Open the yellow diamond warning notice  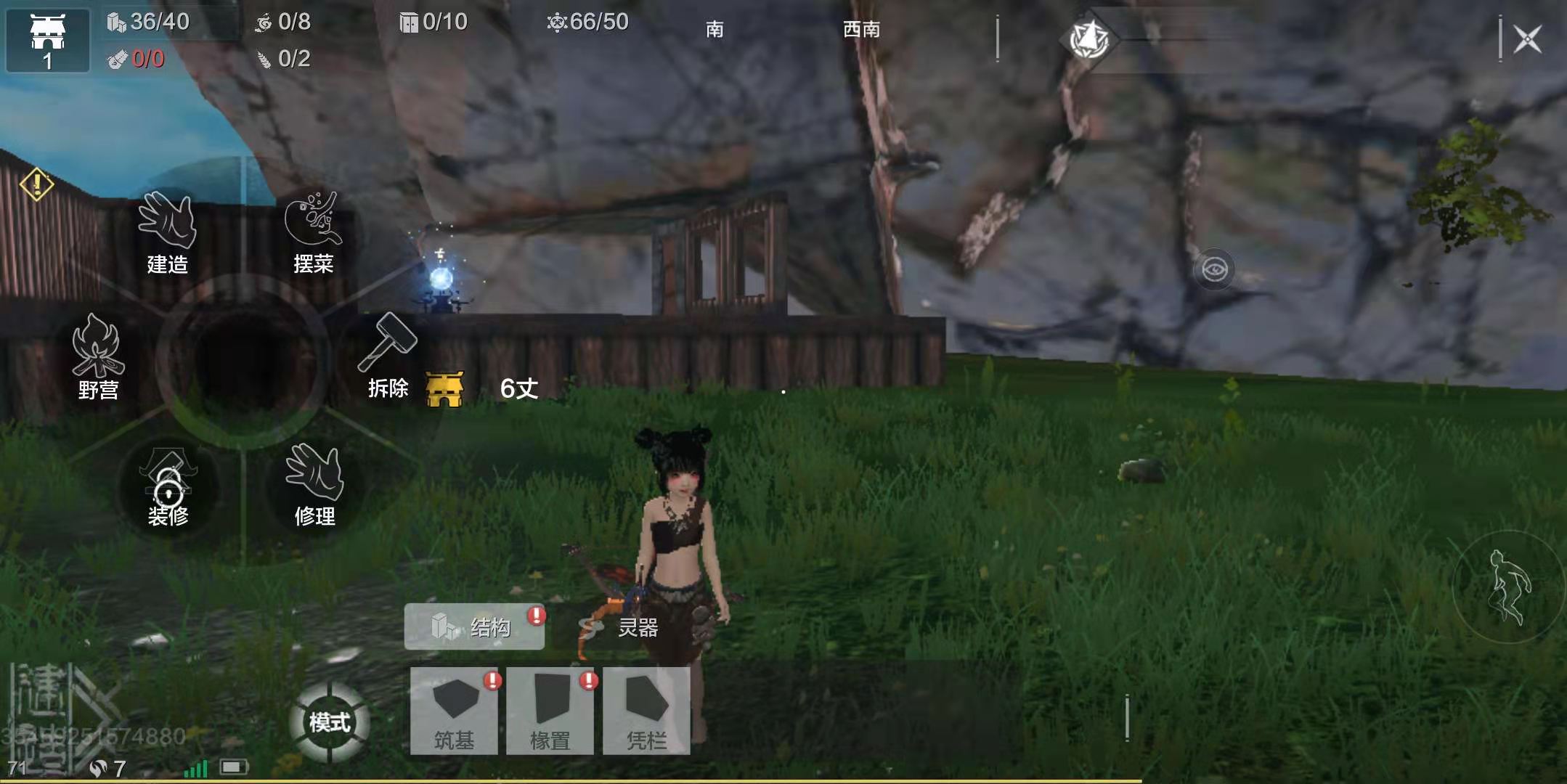[x=36, y=184]
